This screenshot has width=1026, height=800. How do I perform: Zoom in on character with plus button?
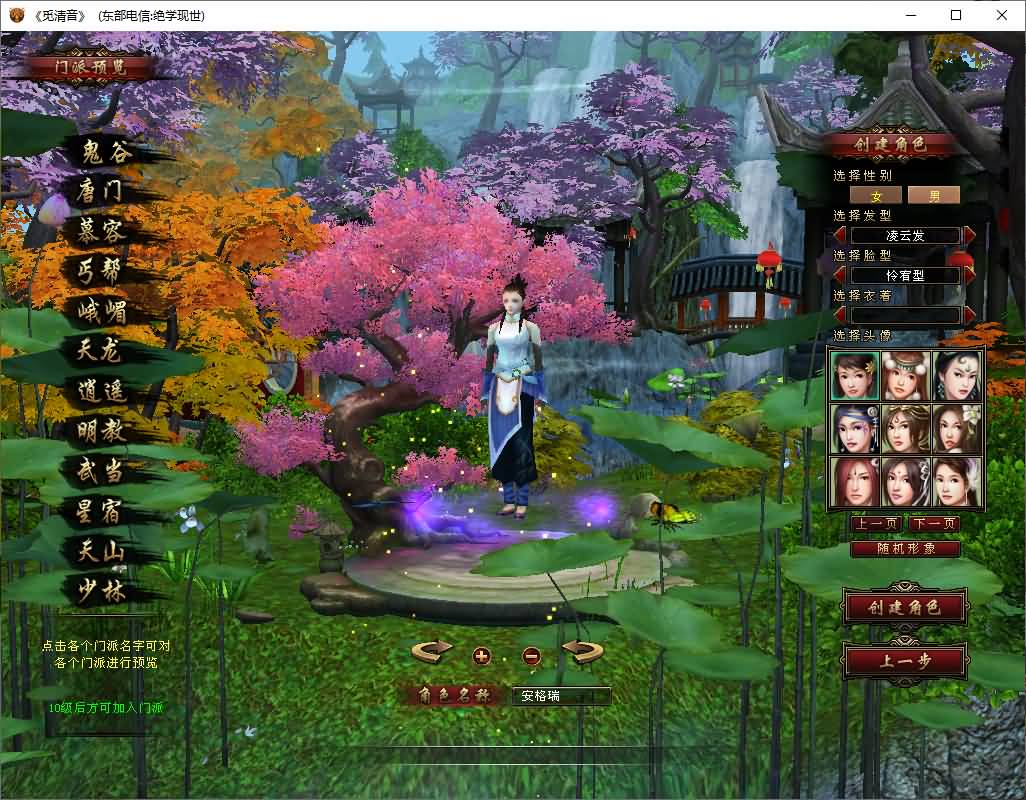coord(482,656)
